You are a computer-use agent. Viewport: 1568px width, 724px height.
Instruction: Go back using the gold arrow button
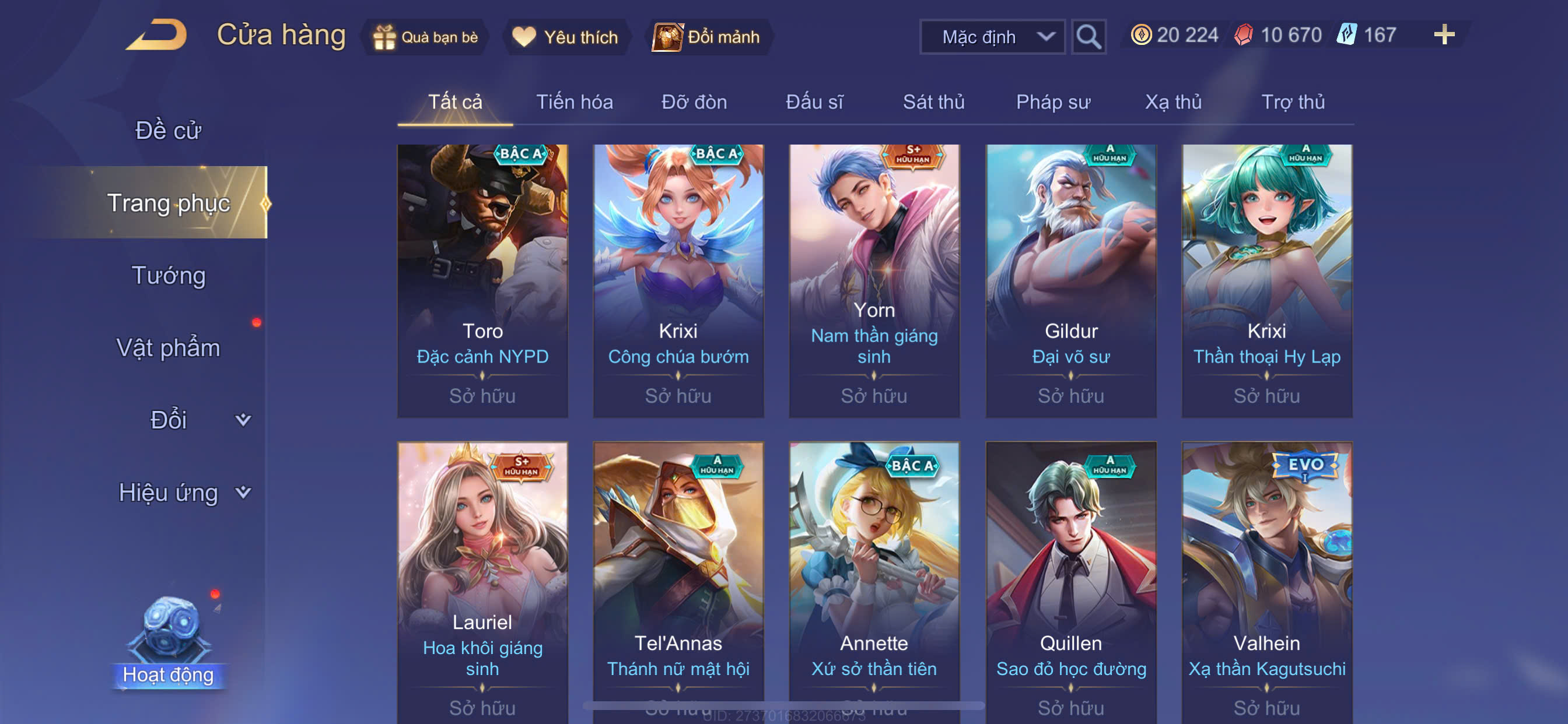[157, 36]
